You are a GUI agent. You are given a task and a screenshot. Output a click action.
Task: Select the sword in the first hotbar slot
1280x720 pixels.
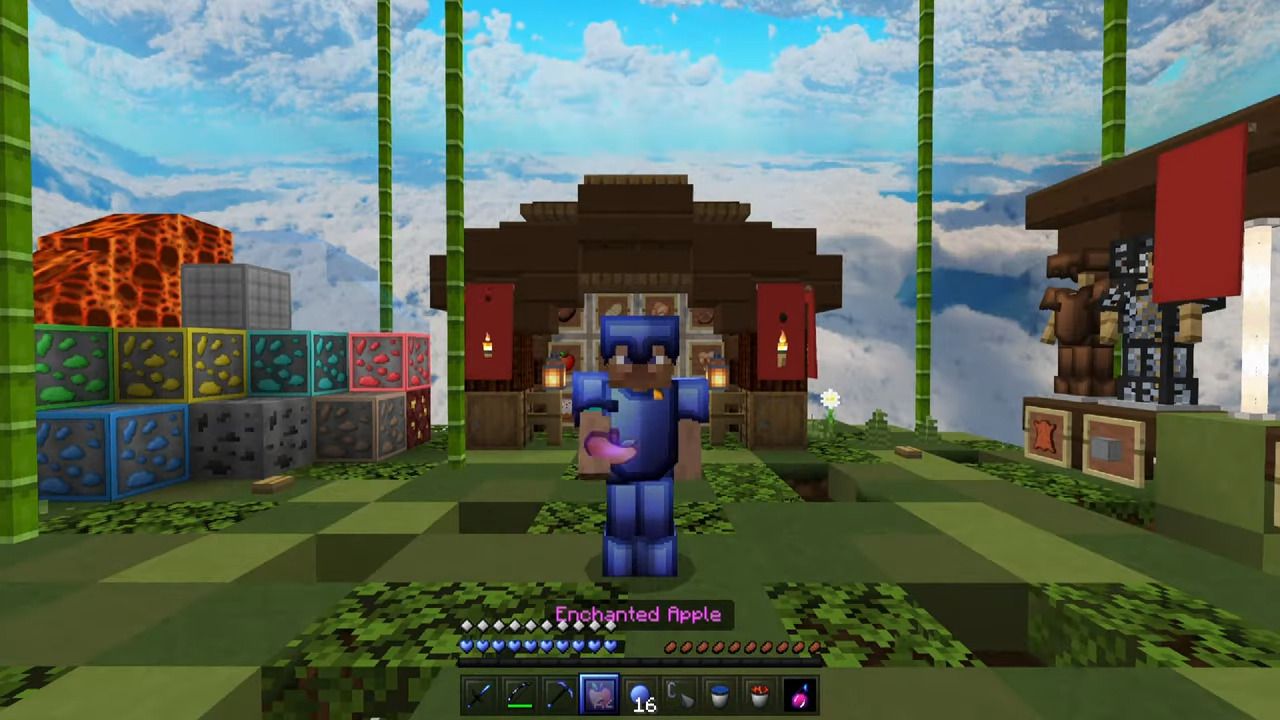click(477, 695)
